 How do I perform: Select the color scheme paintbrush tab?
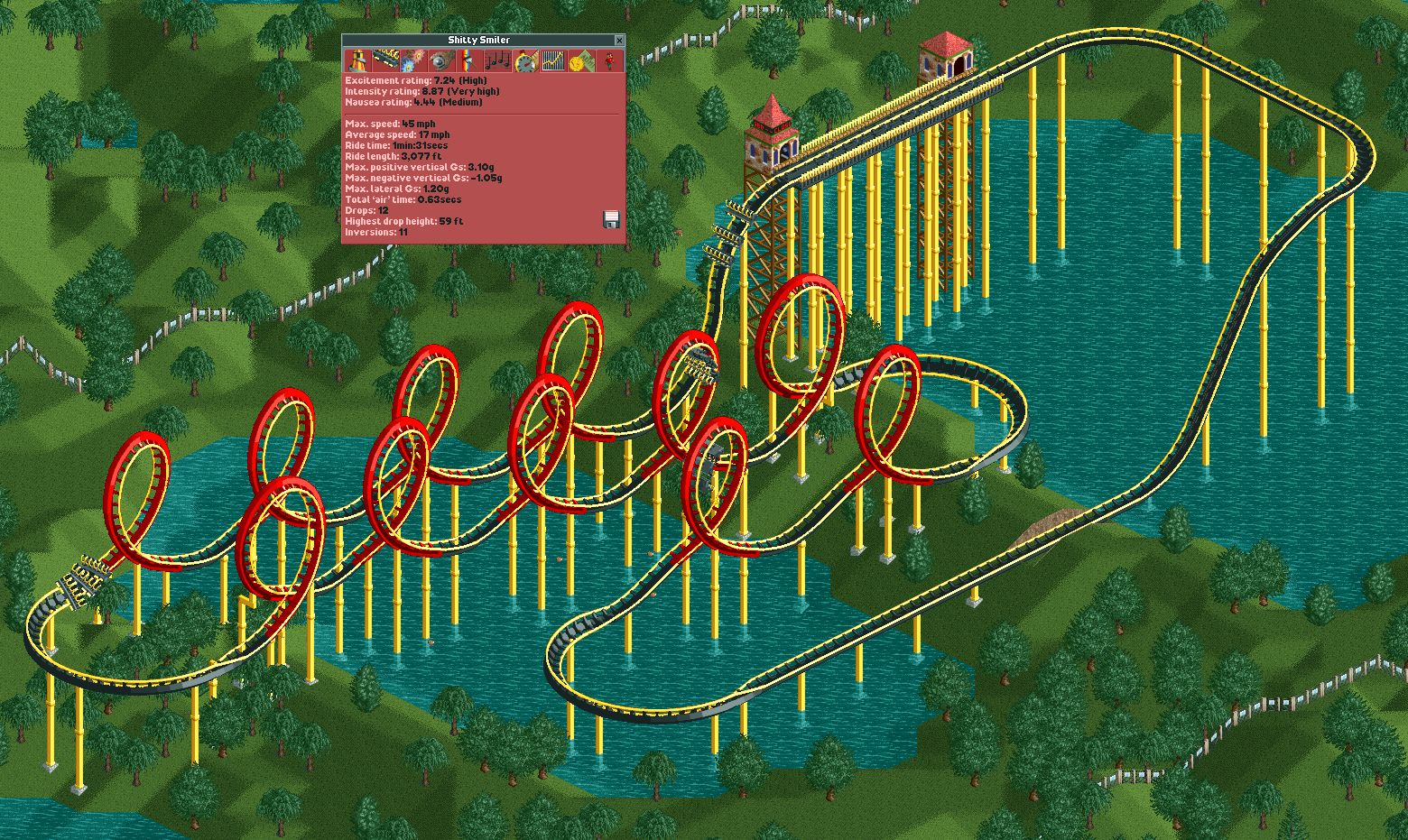coord(470,60)
